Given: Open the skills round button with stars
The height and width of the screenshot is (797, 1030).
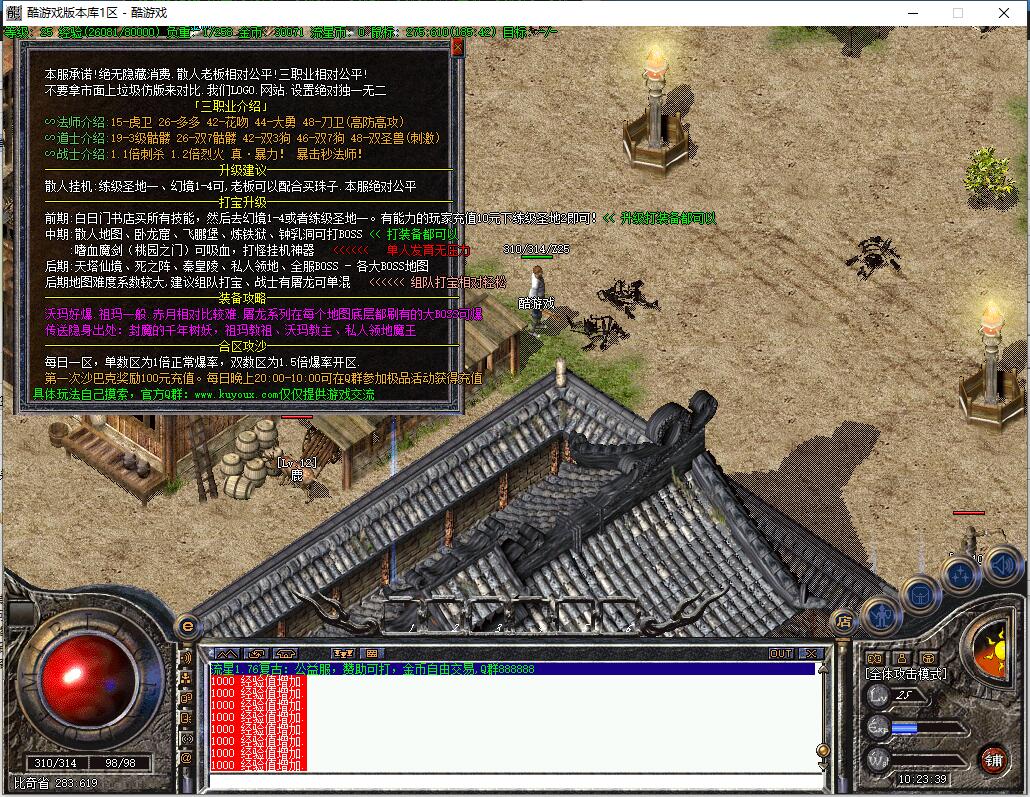Looking at the screenshot, I should pos(961,575).
